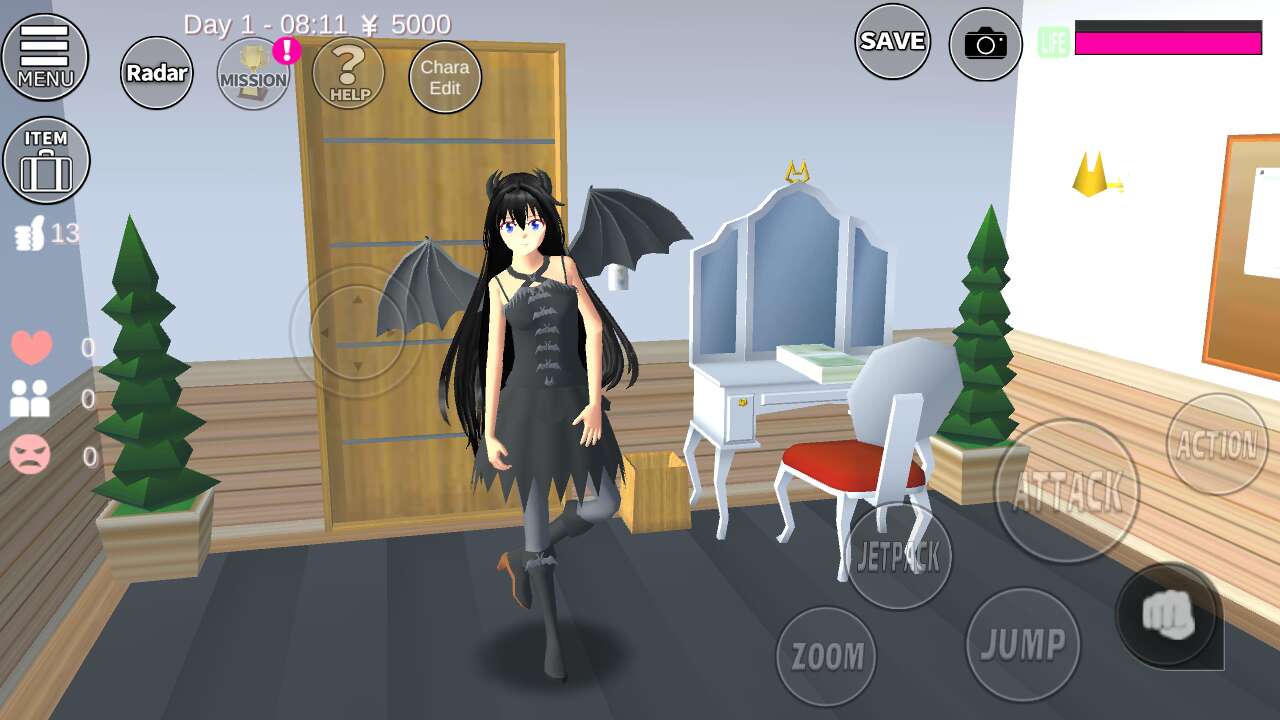This screenshot has height=720, width=1280.
Task: Tap the fist punch button
Action: (x=1167, y=615)
